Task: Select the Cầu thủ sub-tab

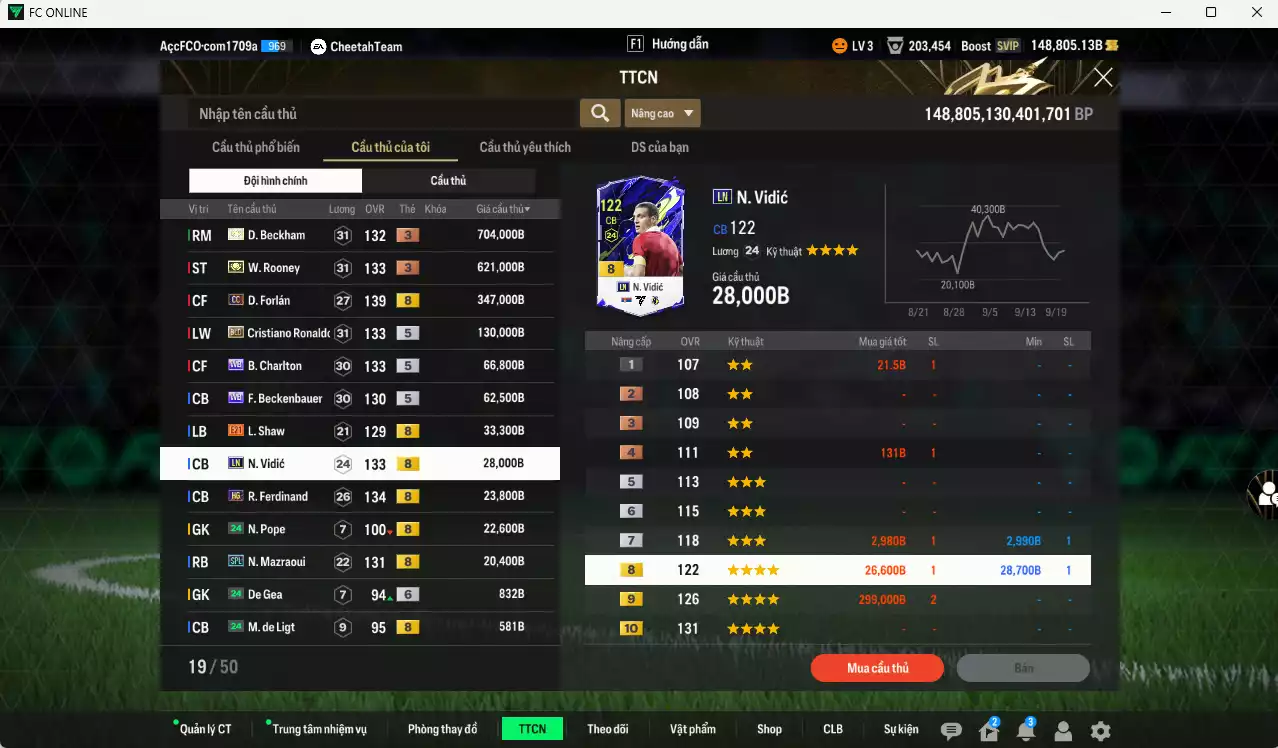Action: click(448, 181)
